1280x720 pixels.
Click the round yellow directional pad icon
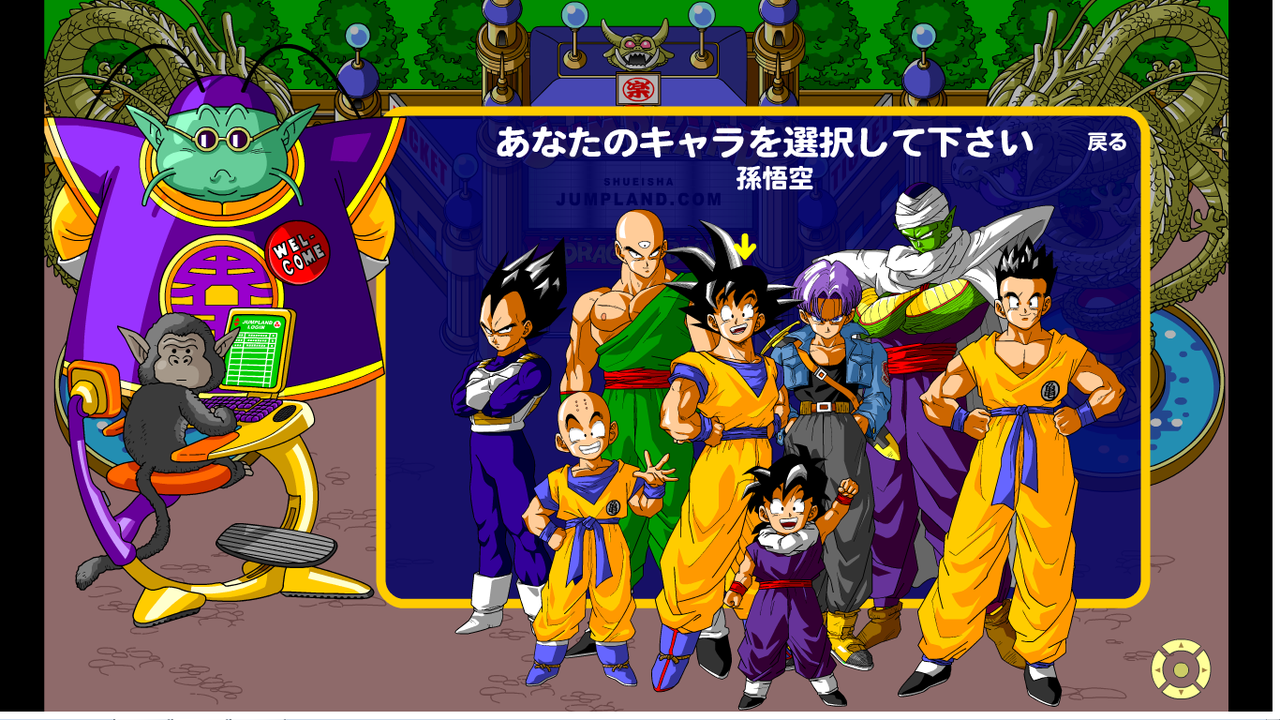[x=1181, y=669]
